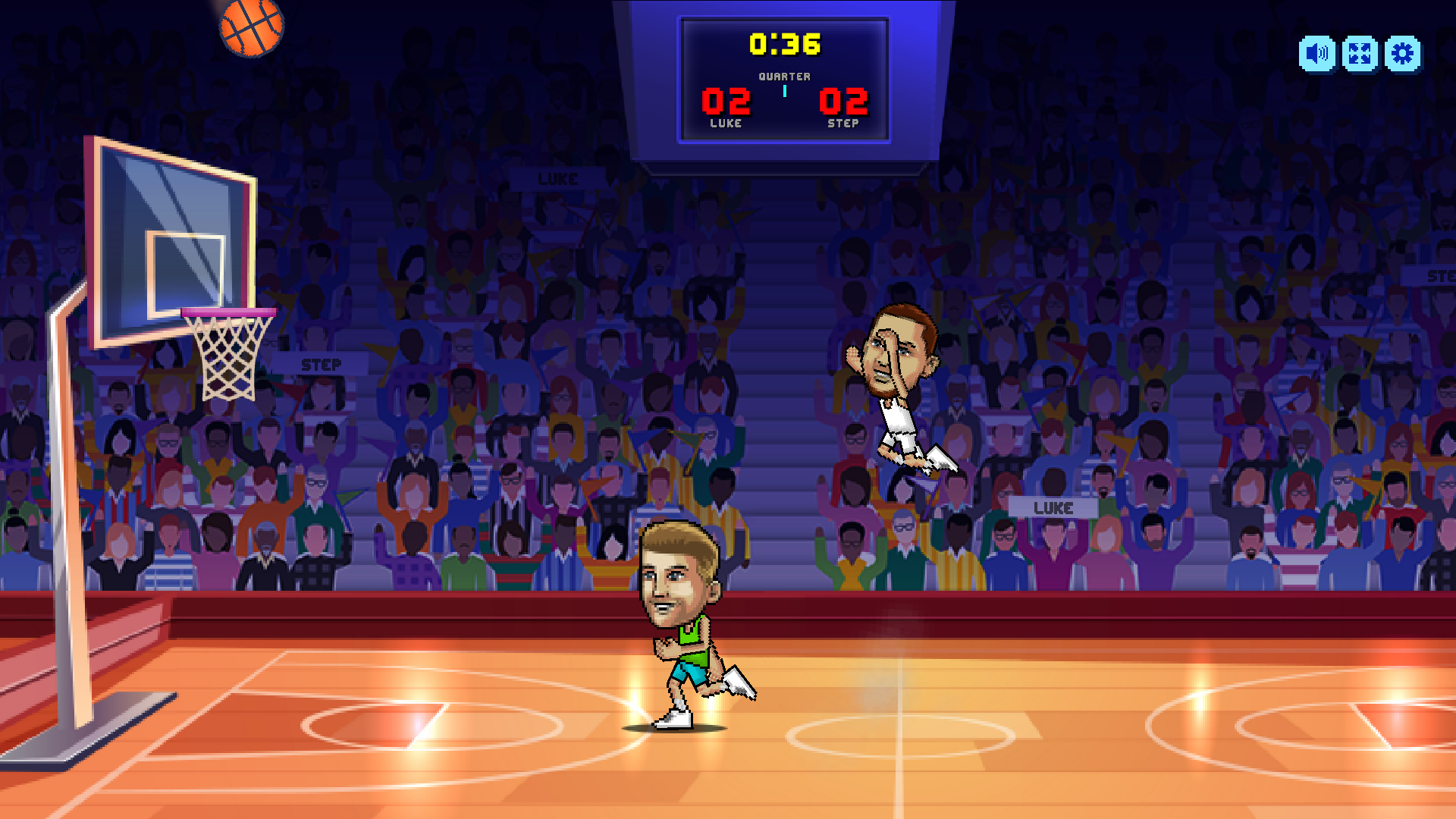Click LUKE's score of 02

coord(726,102)
